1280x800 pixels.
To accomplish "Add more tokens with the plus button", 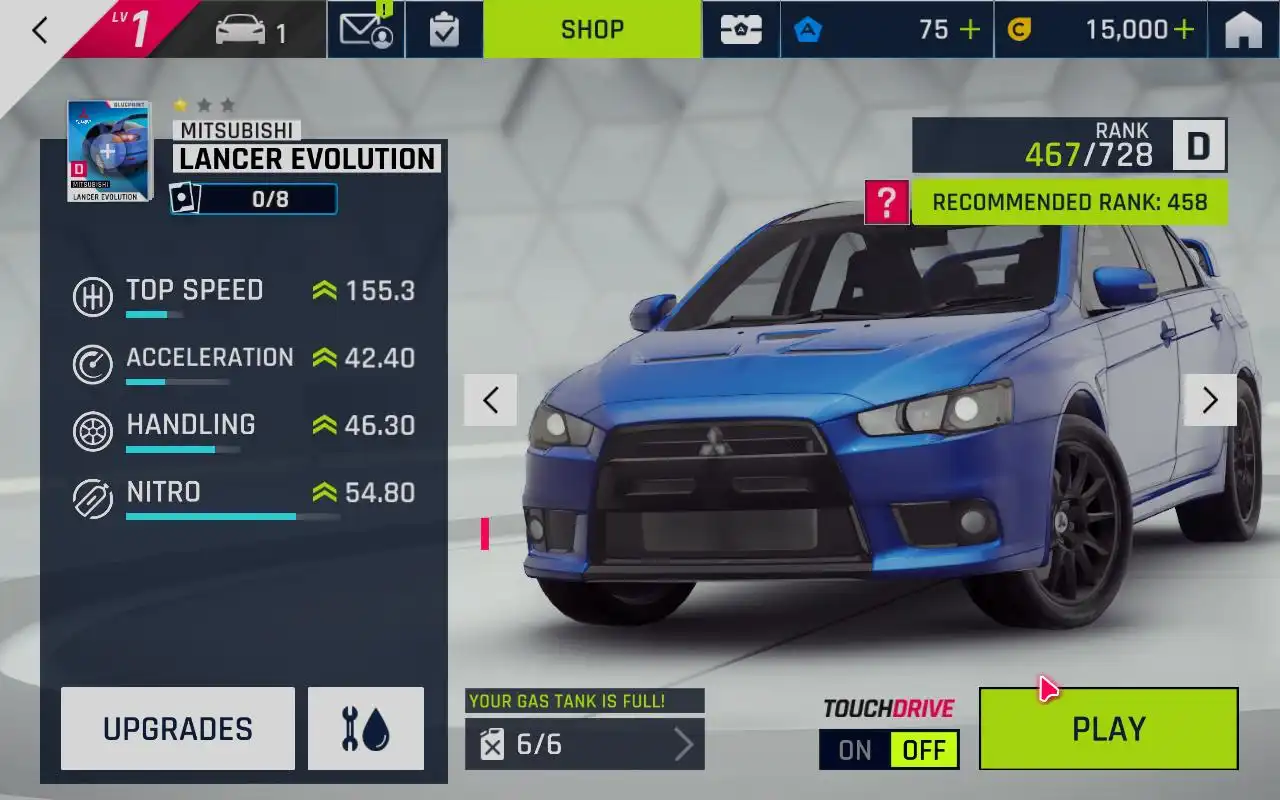I will [970, 30].
